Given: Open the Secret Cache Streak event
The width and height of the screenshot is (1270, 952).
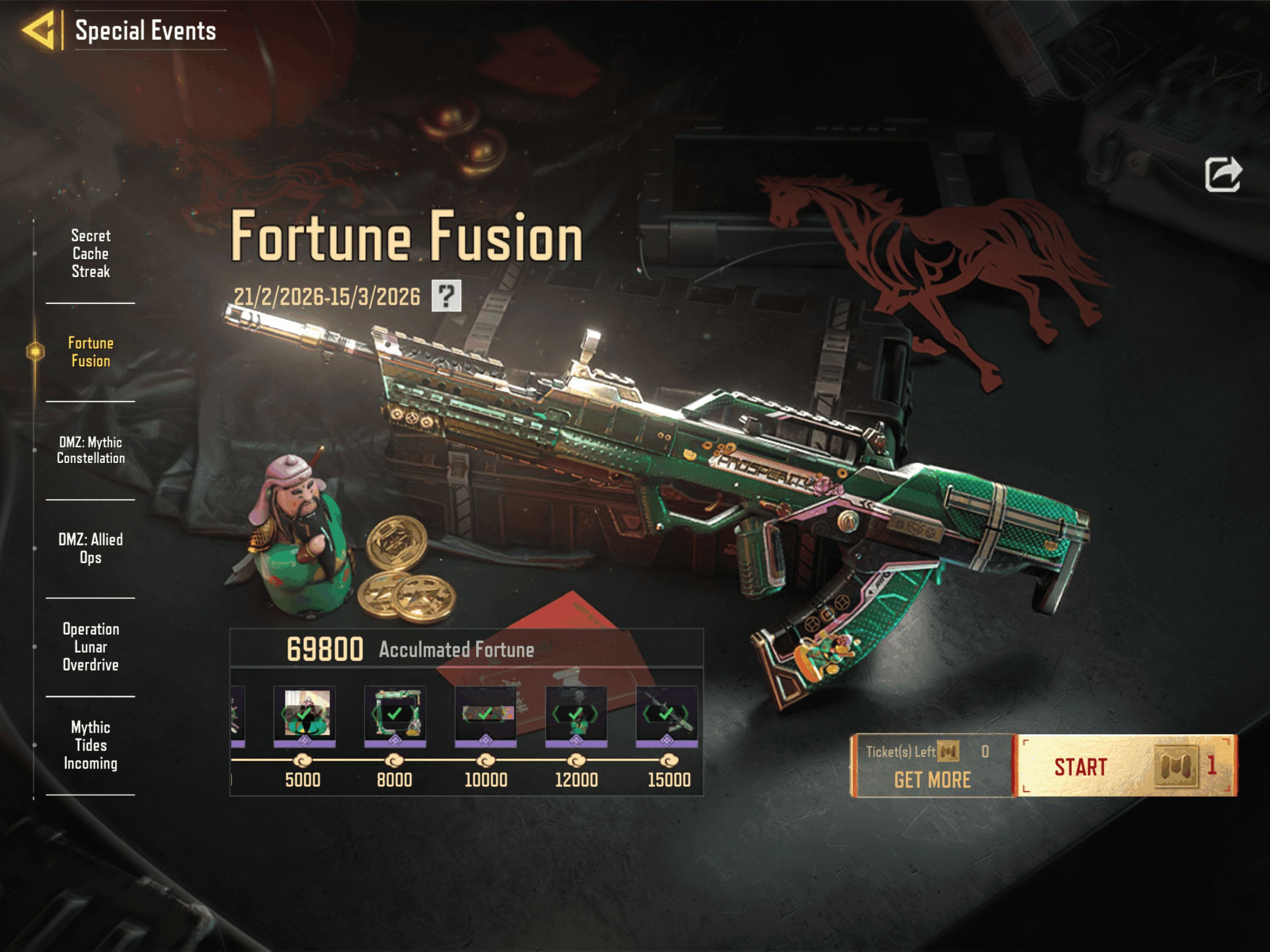Looking at the screenshot, I should (91, 254).
